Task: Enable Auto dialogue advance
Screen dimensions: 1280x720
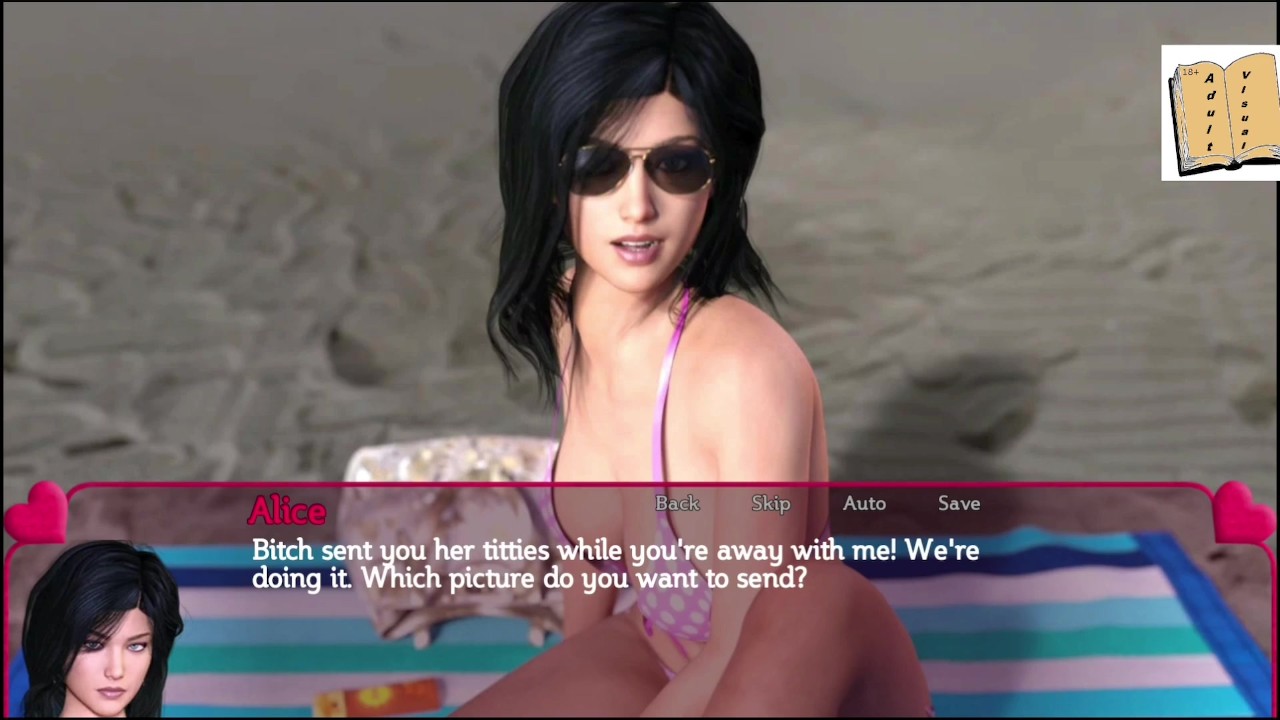Action: coord(864,504)
